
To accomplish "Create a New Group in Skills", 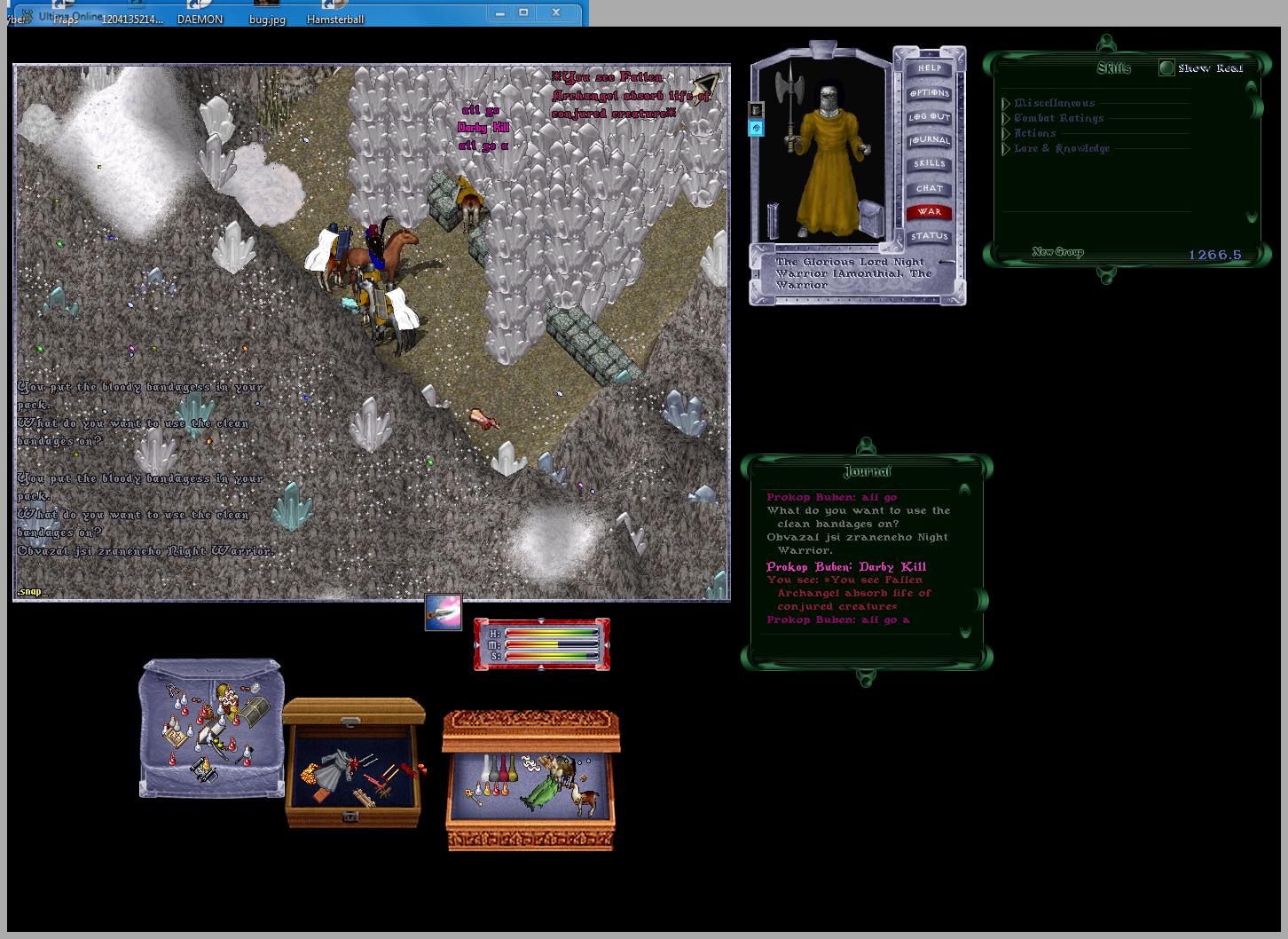I will 1057,252.
